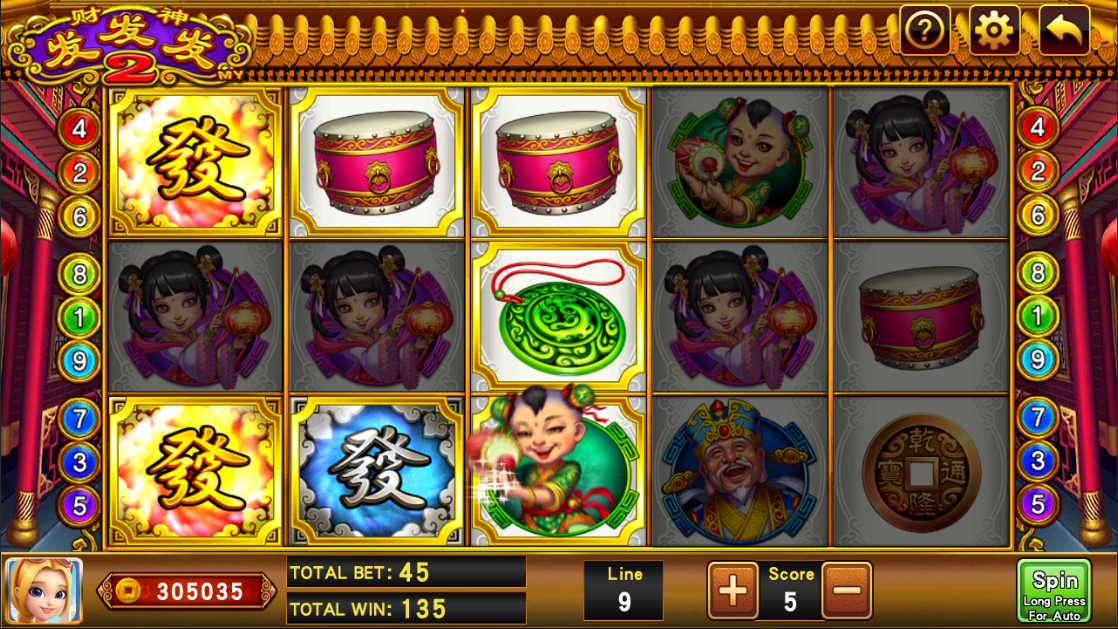This screenshot has height=629, width=1118.
Task: Spin the reels
Action: tap(1054, 591)
